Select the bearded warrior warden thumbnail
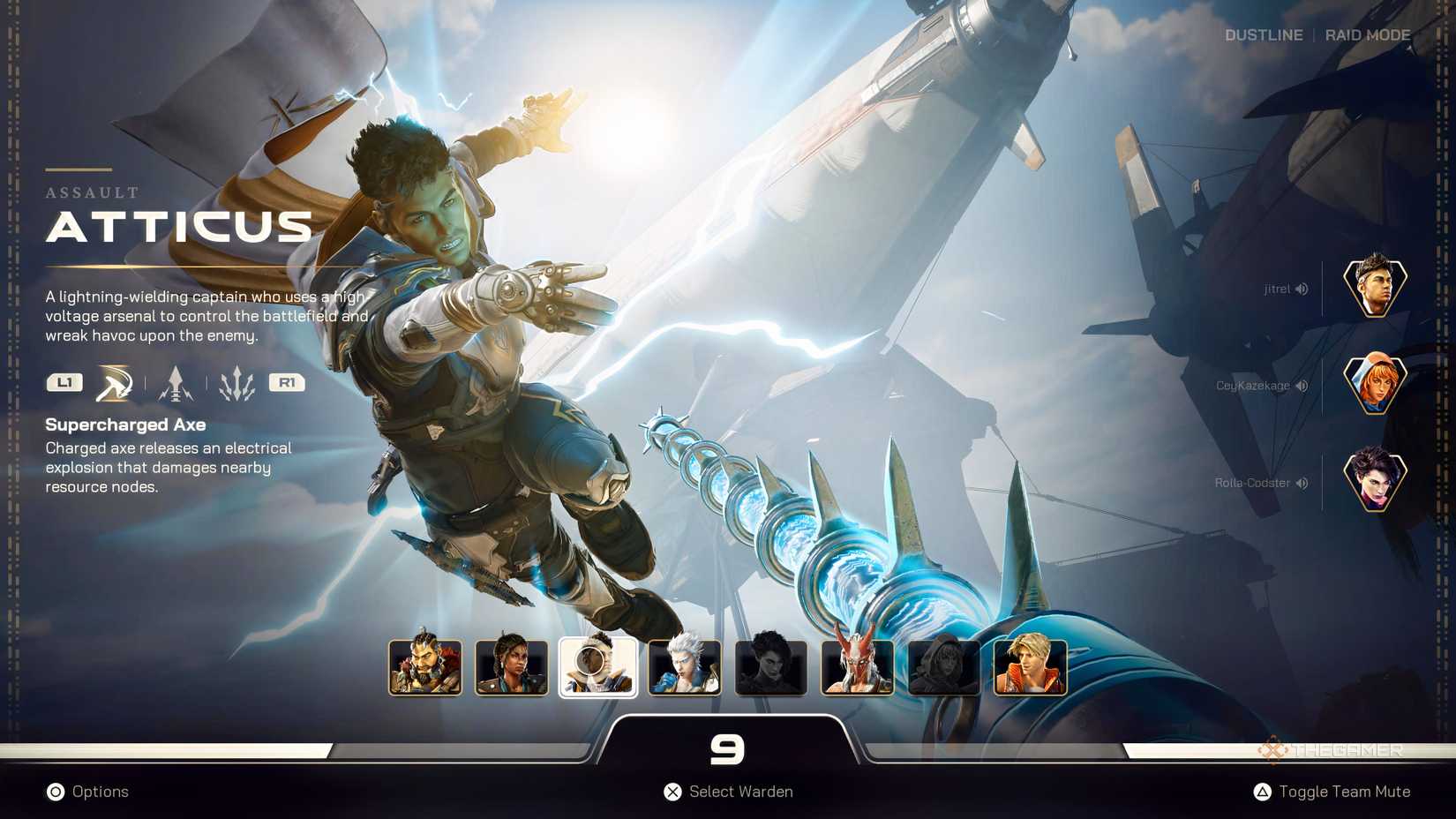1456x819 pixels. [424, 667]
